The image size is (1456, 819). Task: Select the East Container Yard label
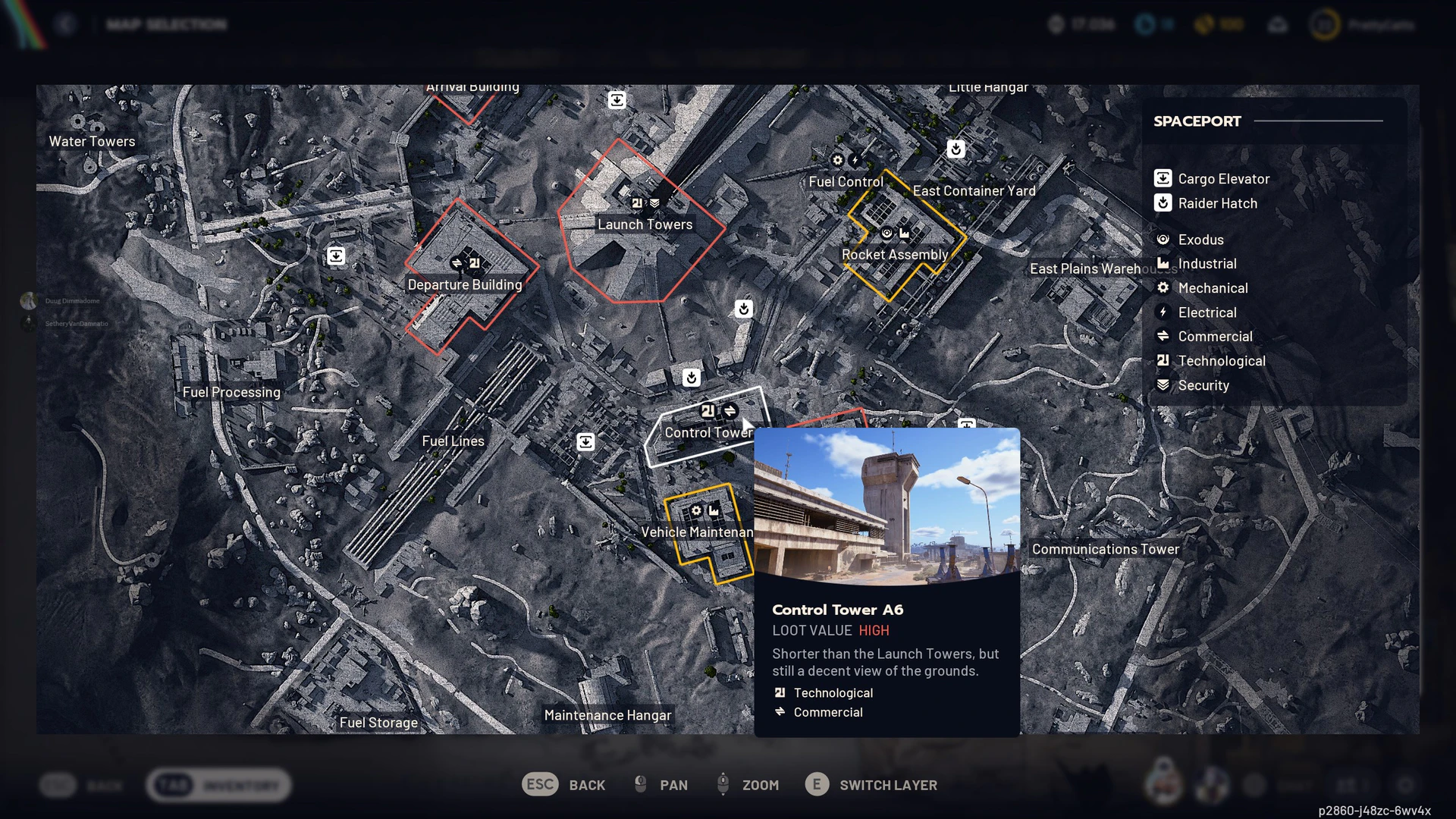pos(974,191)
